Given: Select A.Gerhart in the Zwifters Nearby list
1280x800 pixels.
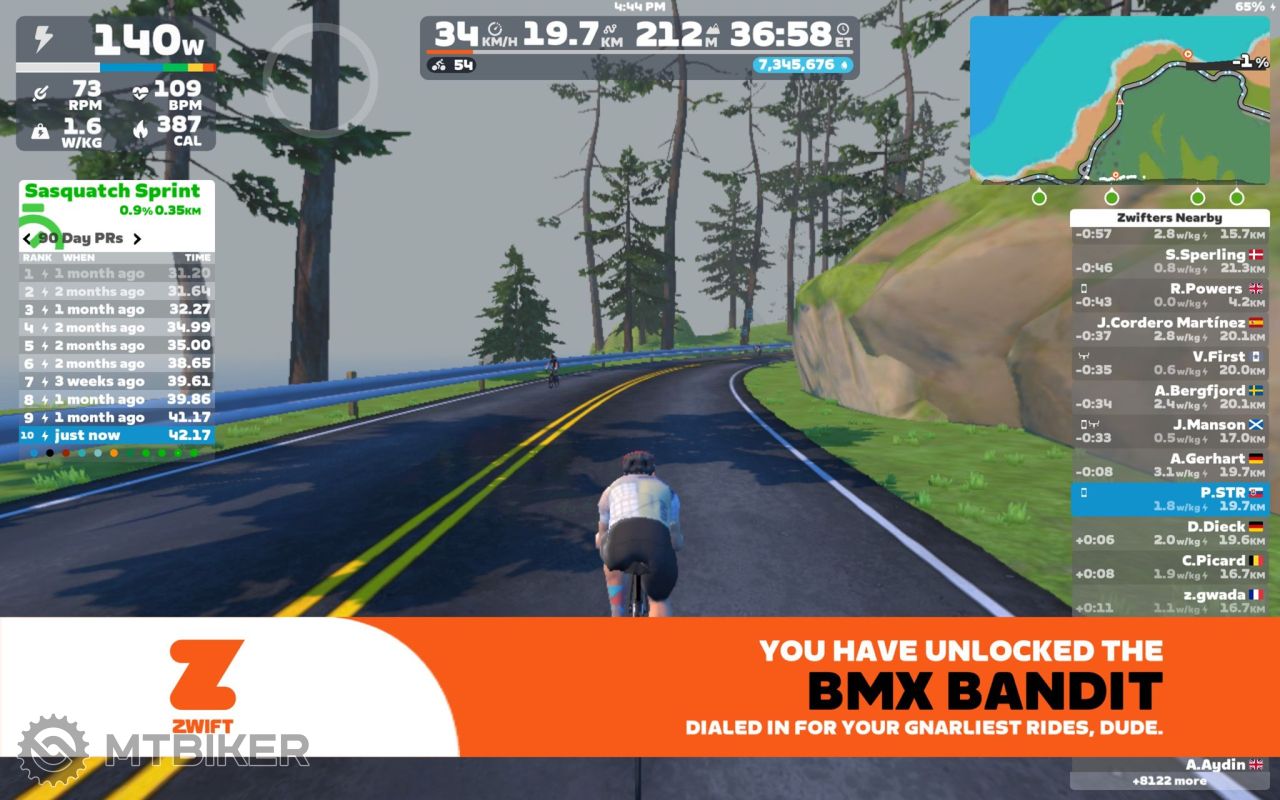Looking at the screenshot, I should [x=1168, y=465].
